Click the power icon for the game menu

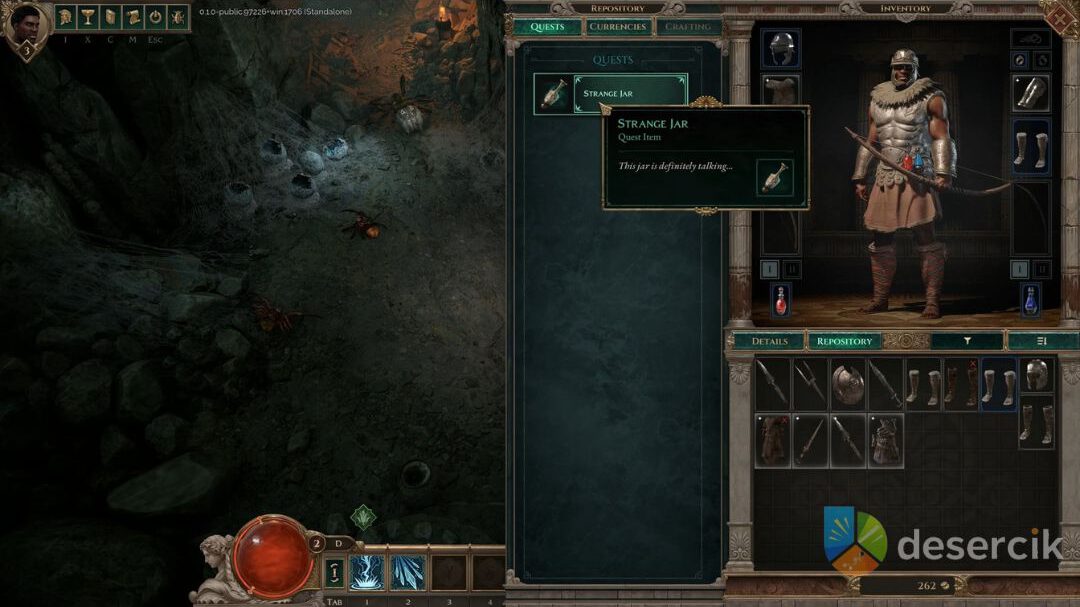pyautogui.click(x=155, y=17)
